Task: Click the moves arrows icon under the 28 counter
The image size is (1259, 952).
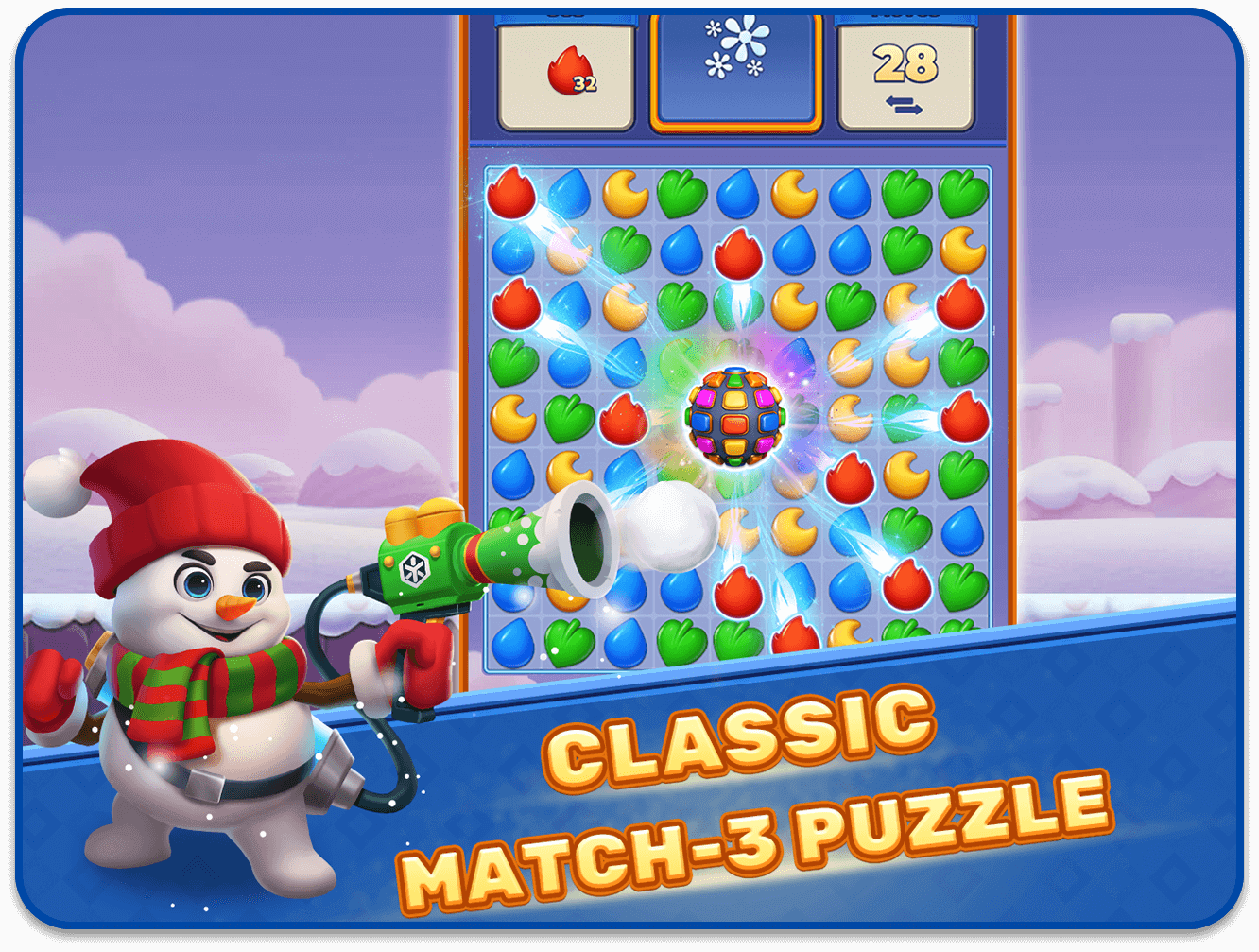Action: pyautogui.click(x=905, y=106)
